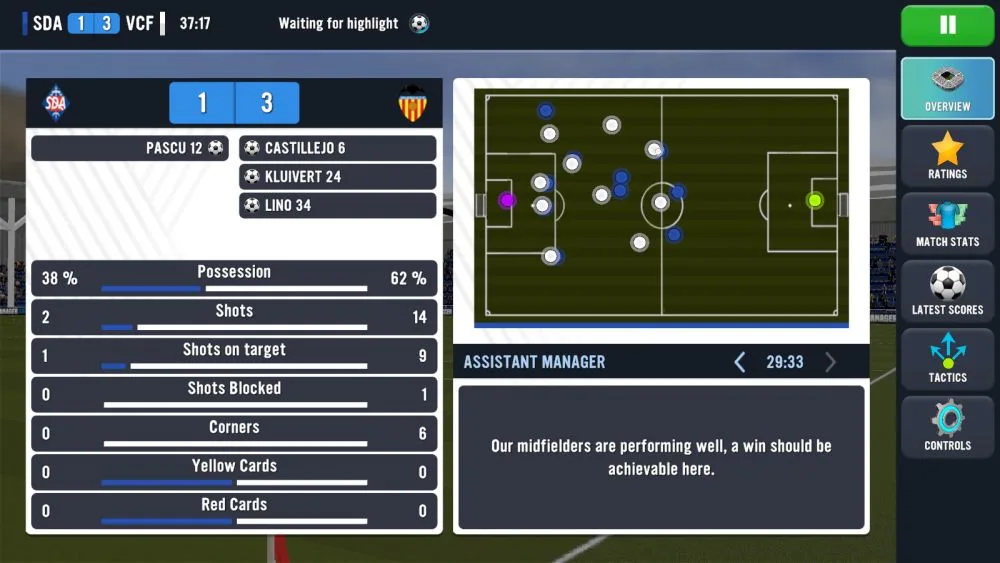
Task: Go to previous assistant manager comment
Action: [740, 362]
